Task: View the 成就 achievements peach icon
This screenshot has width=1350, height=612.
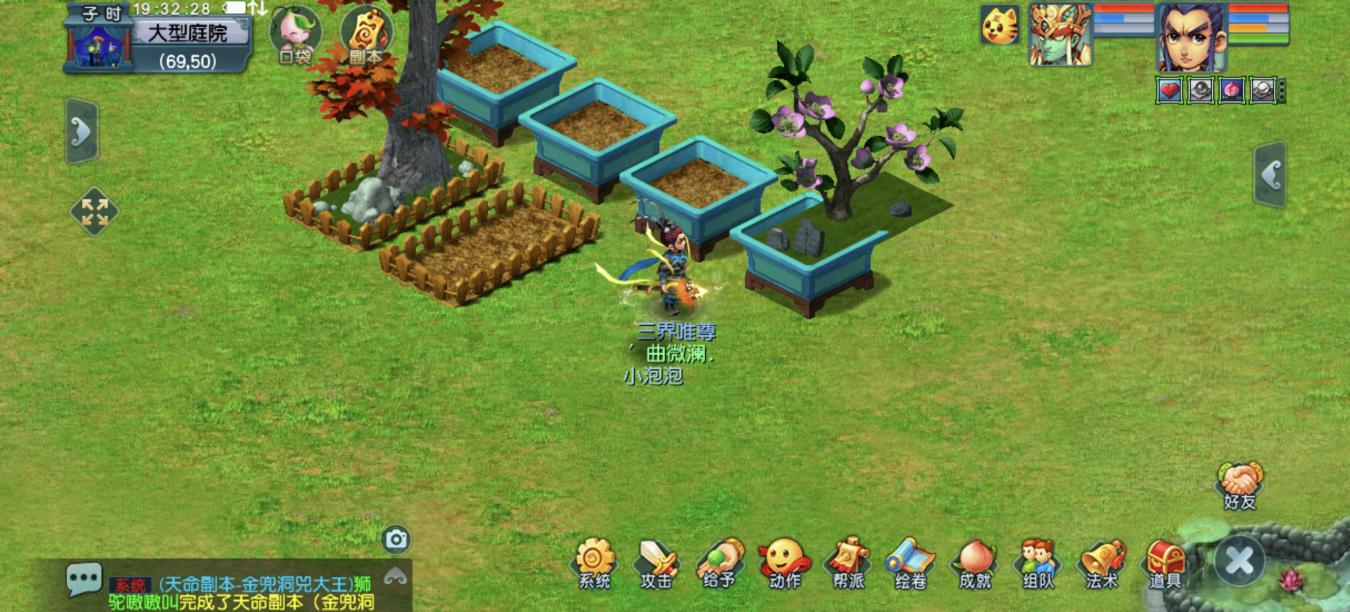Action: (x=974, y=562)
